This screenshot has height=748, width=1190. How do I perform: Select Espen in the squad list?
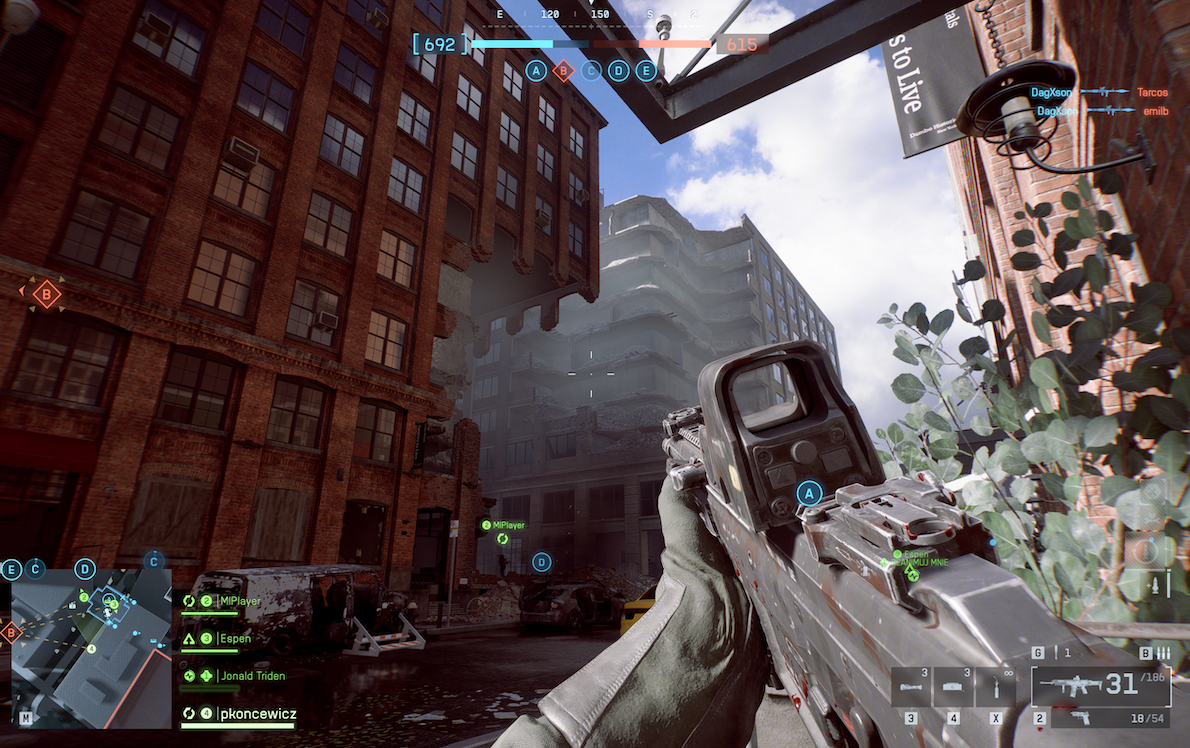pos(228,638)
